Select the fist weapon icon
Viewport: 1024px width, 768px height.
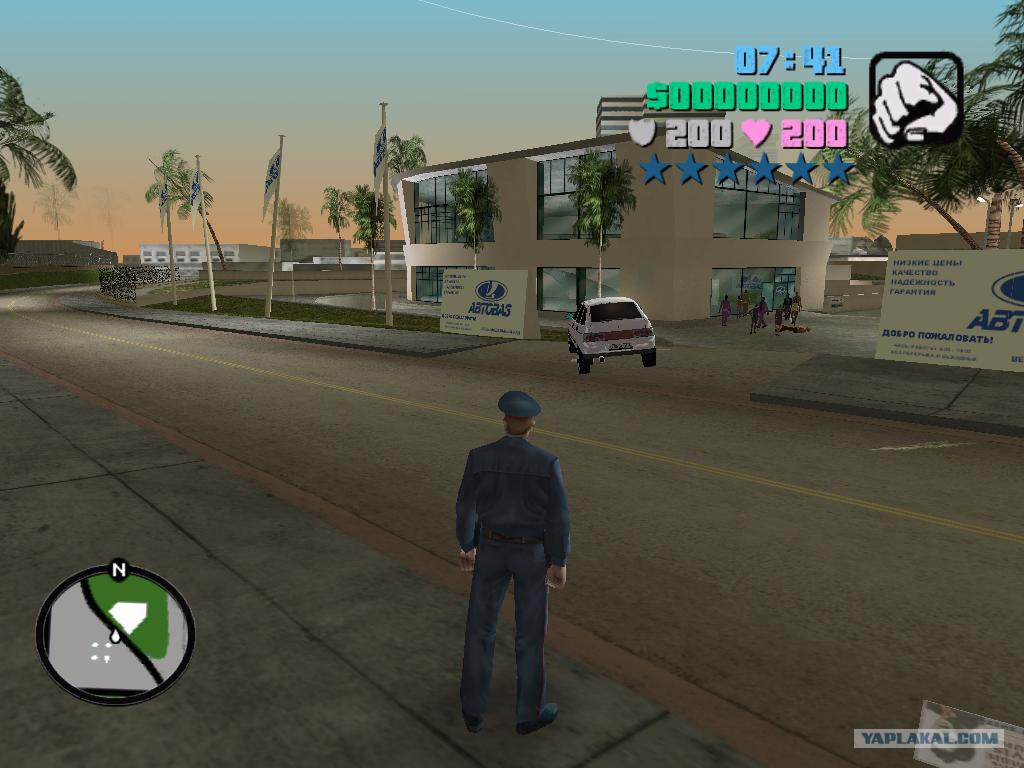pyautogui.click(x=915, y=100)
